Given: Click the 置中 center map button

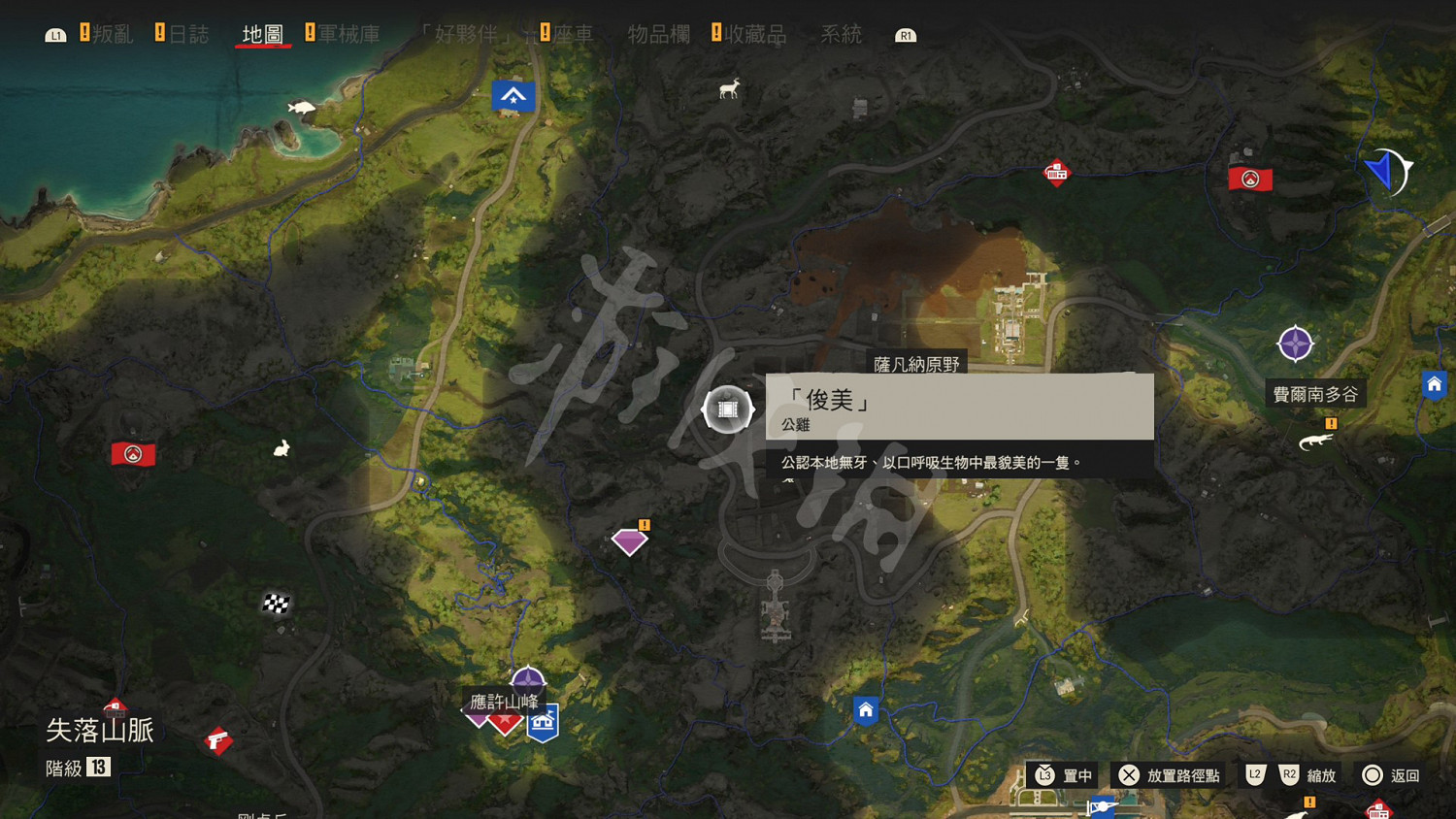Looking at the screenshot, I should [1064, 775].
